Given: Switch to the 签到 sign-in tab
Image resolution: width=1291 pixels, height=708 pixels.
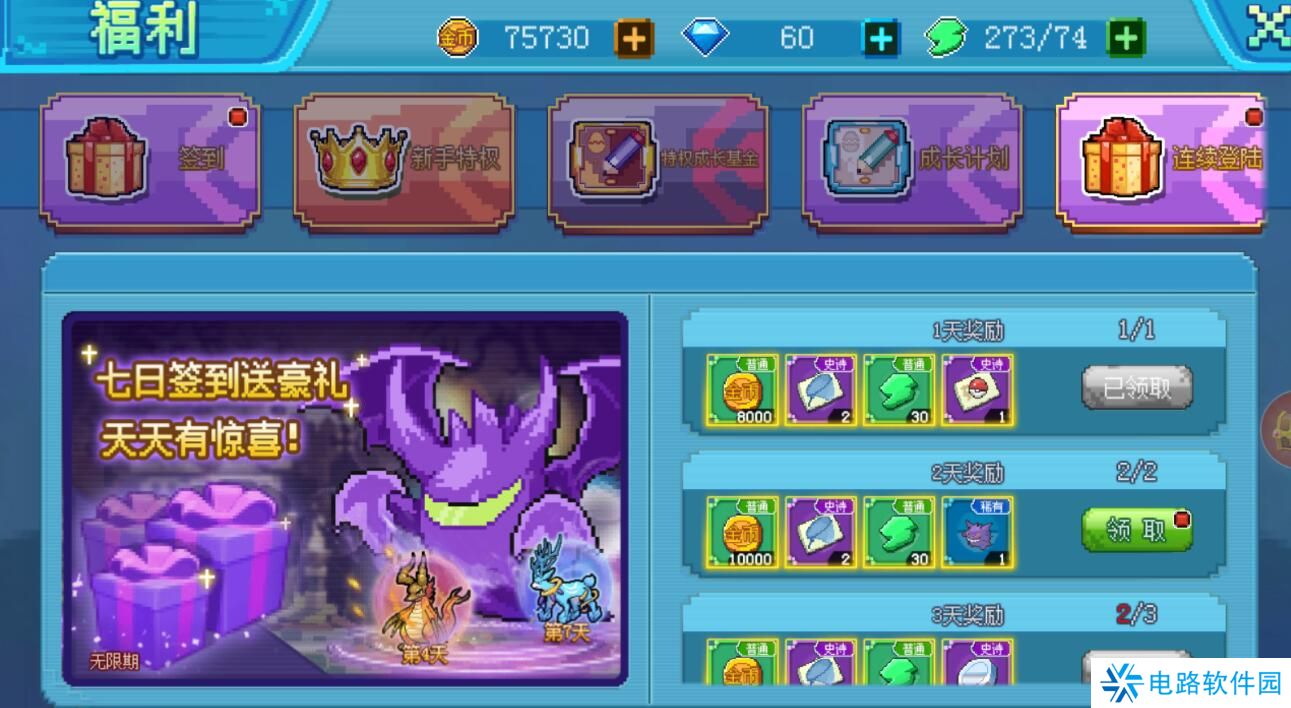Looking at the screenshot, I should (x=150, y=160).
